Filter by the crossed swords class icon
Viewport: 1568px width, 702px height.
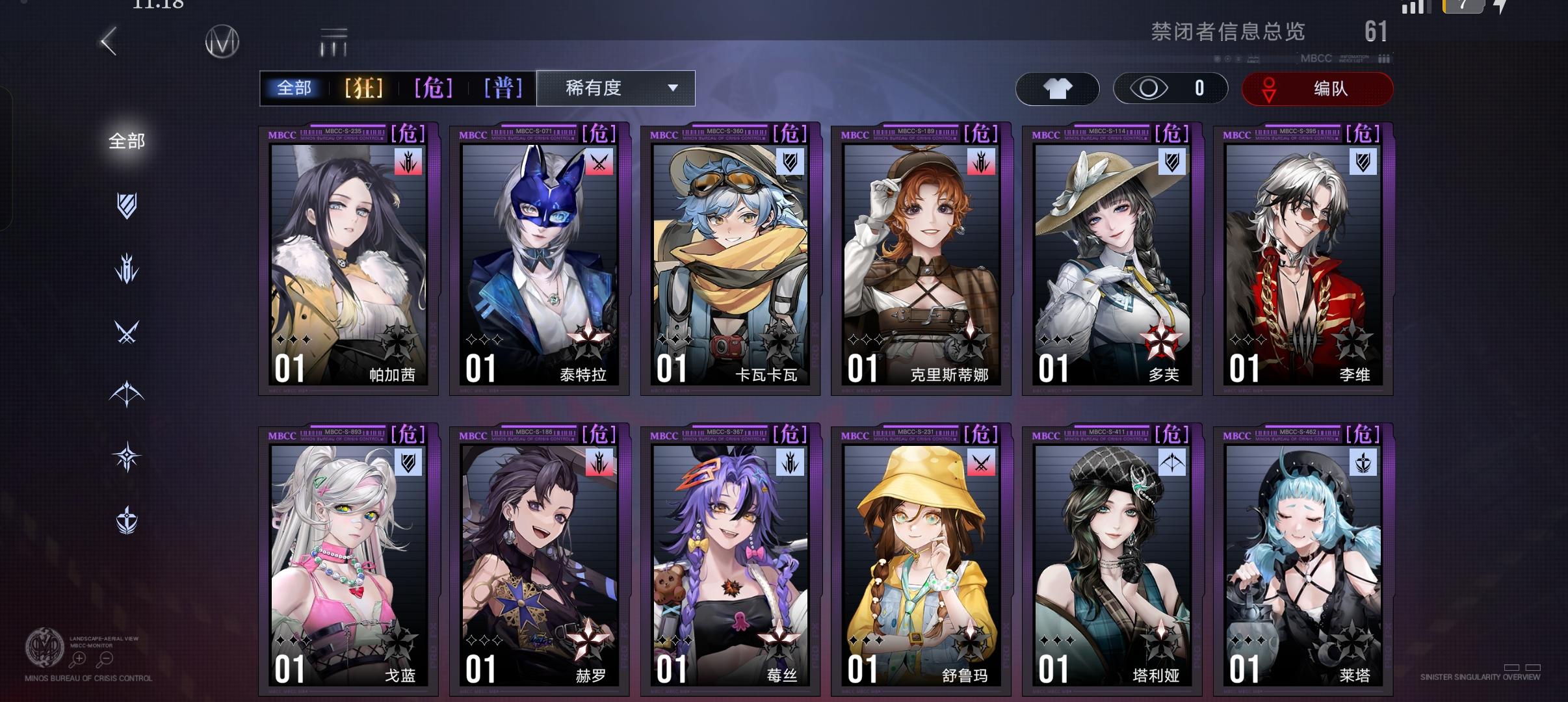point(127,330)
